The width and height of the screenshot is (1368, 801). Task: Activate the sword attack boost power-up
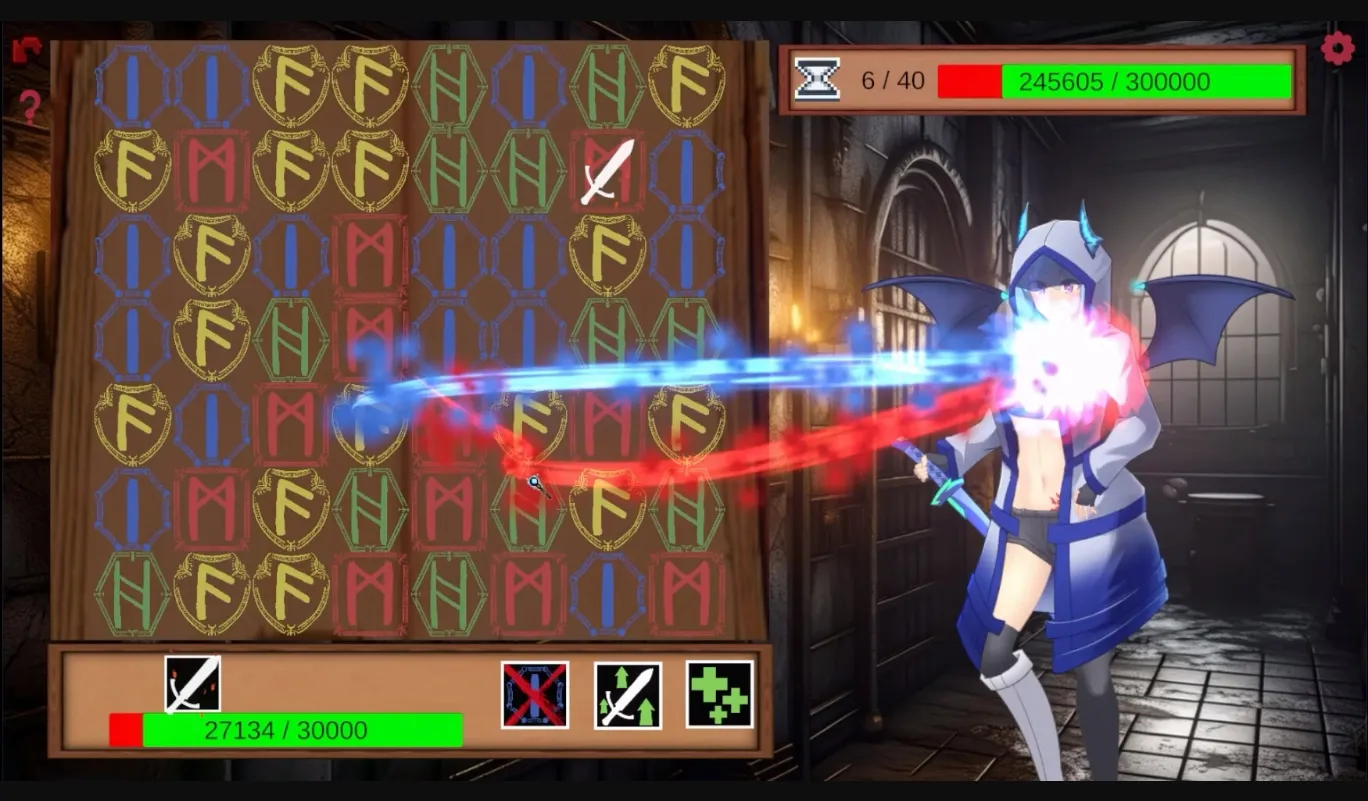point(627,694)
